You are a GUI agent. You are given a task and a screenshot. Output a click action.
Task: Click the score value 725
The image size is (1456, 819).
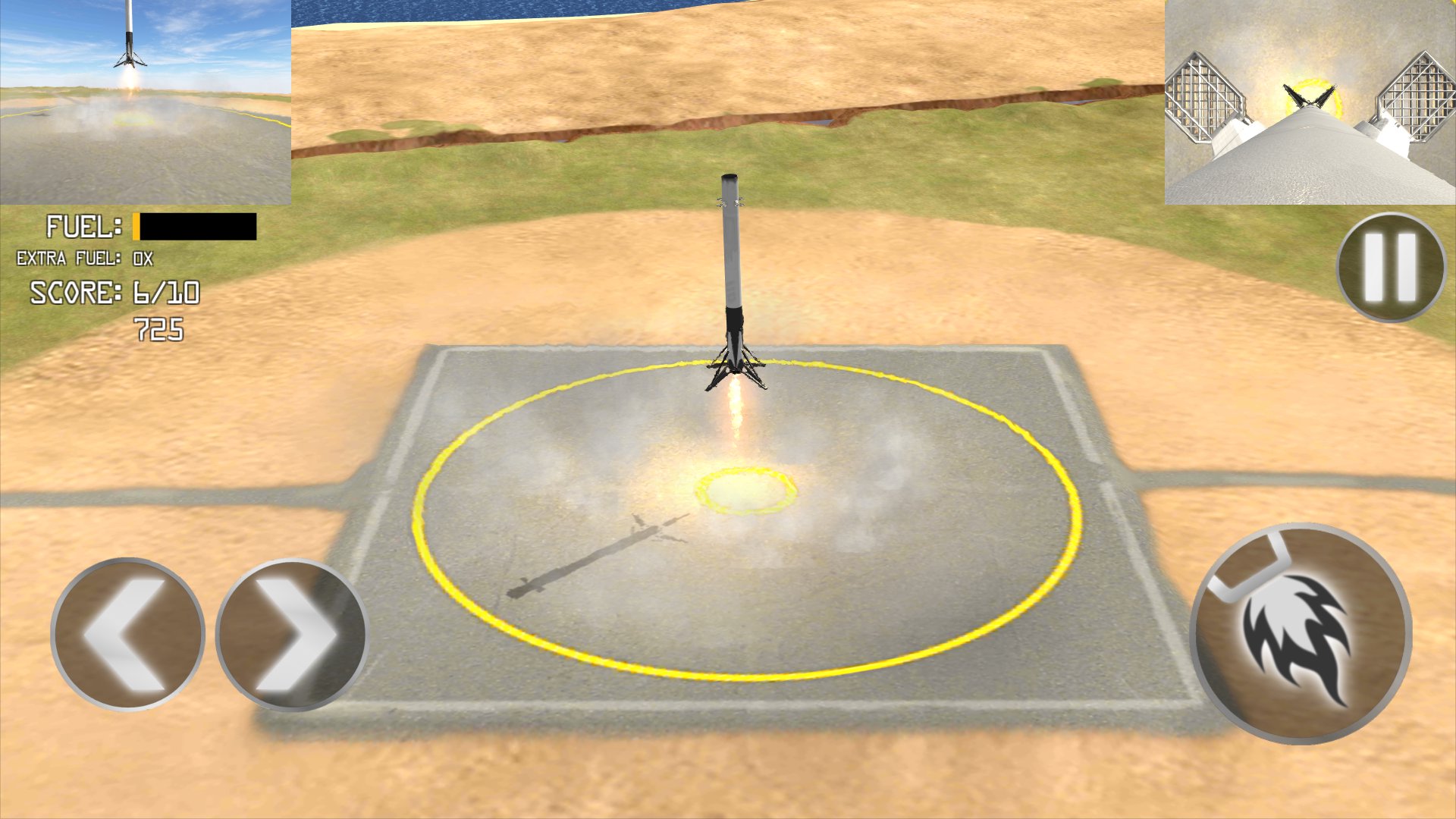point(159,328)
